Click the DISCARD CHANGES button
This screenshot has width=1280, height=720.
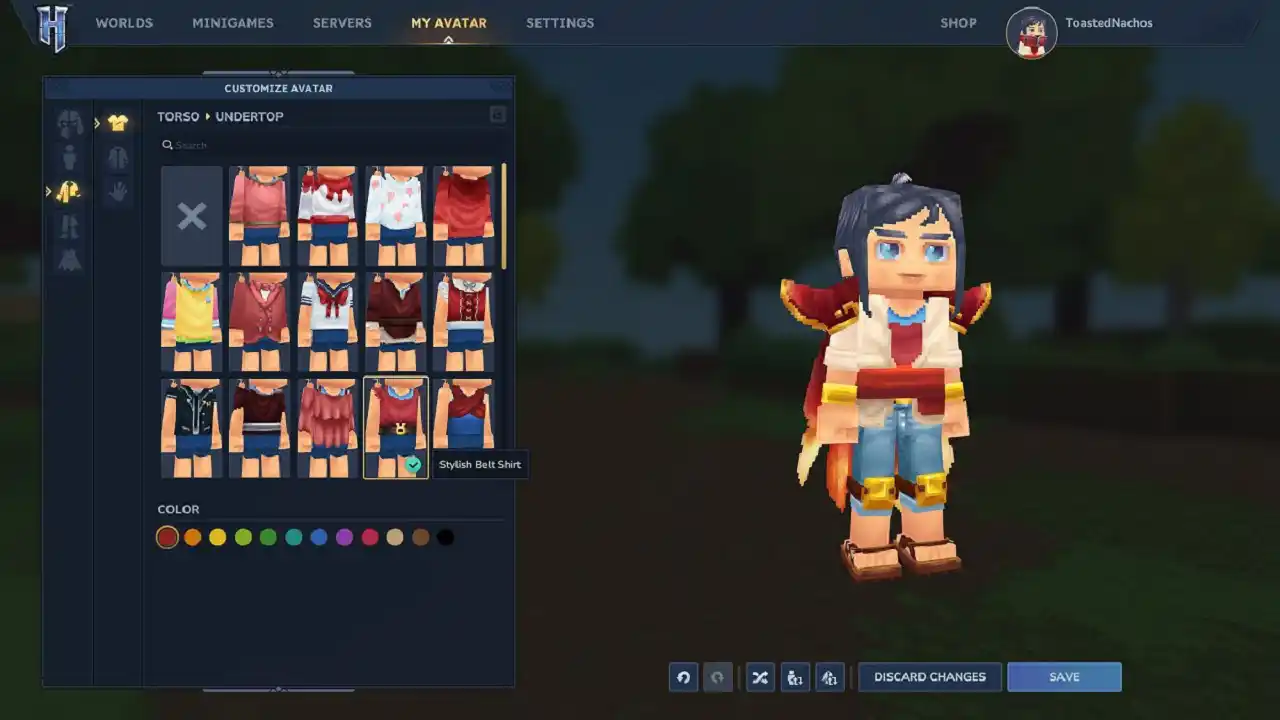tap(929, 677)
